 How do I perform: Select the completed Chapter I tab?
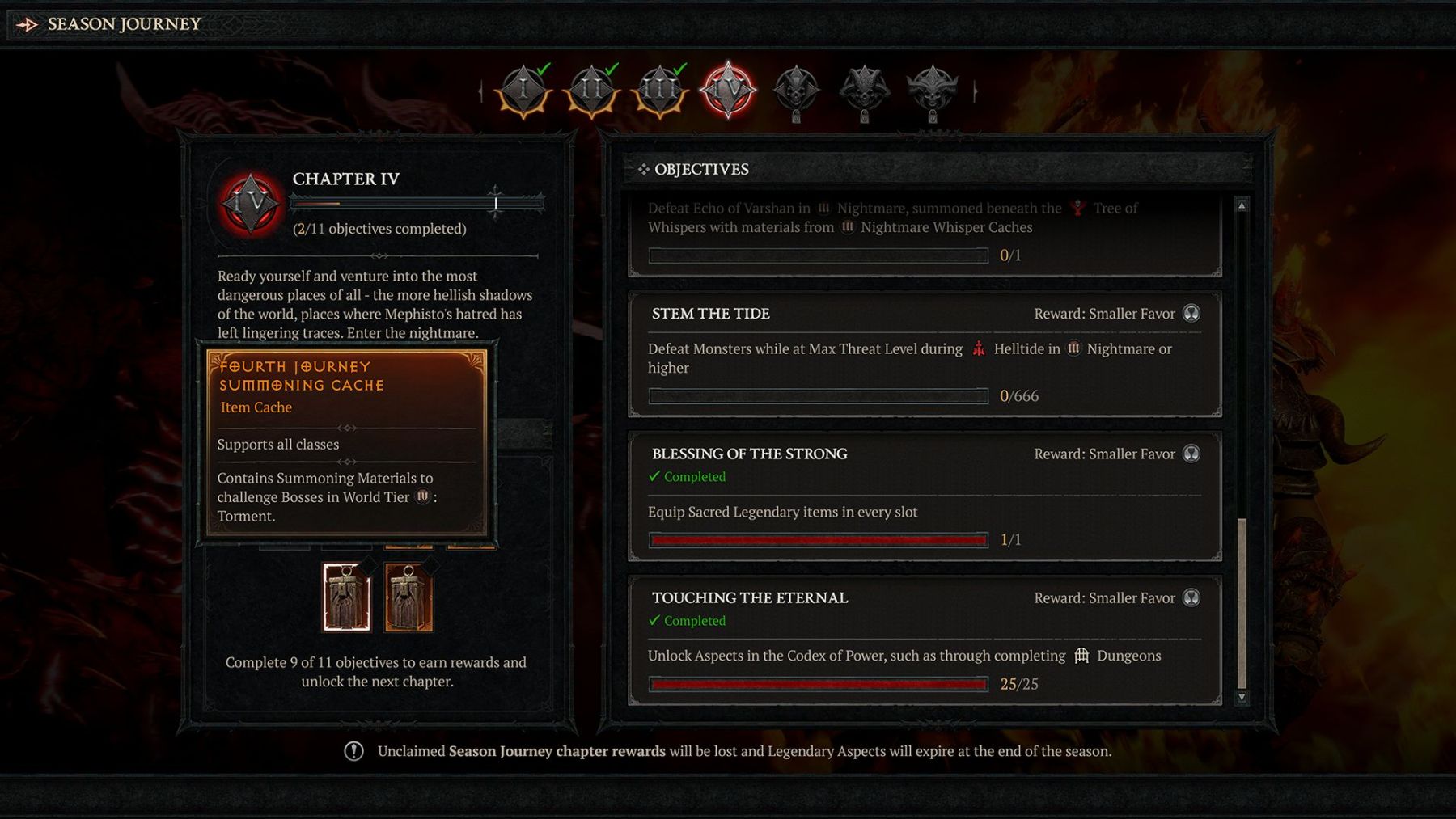pos(523,91)
